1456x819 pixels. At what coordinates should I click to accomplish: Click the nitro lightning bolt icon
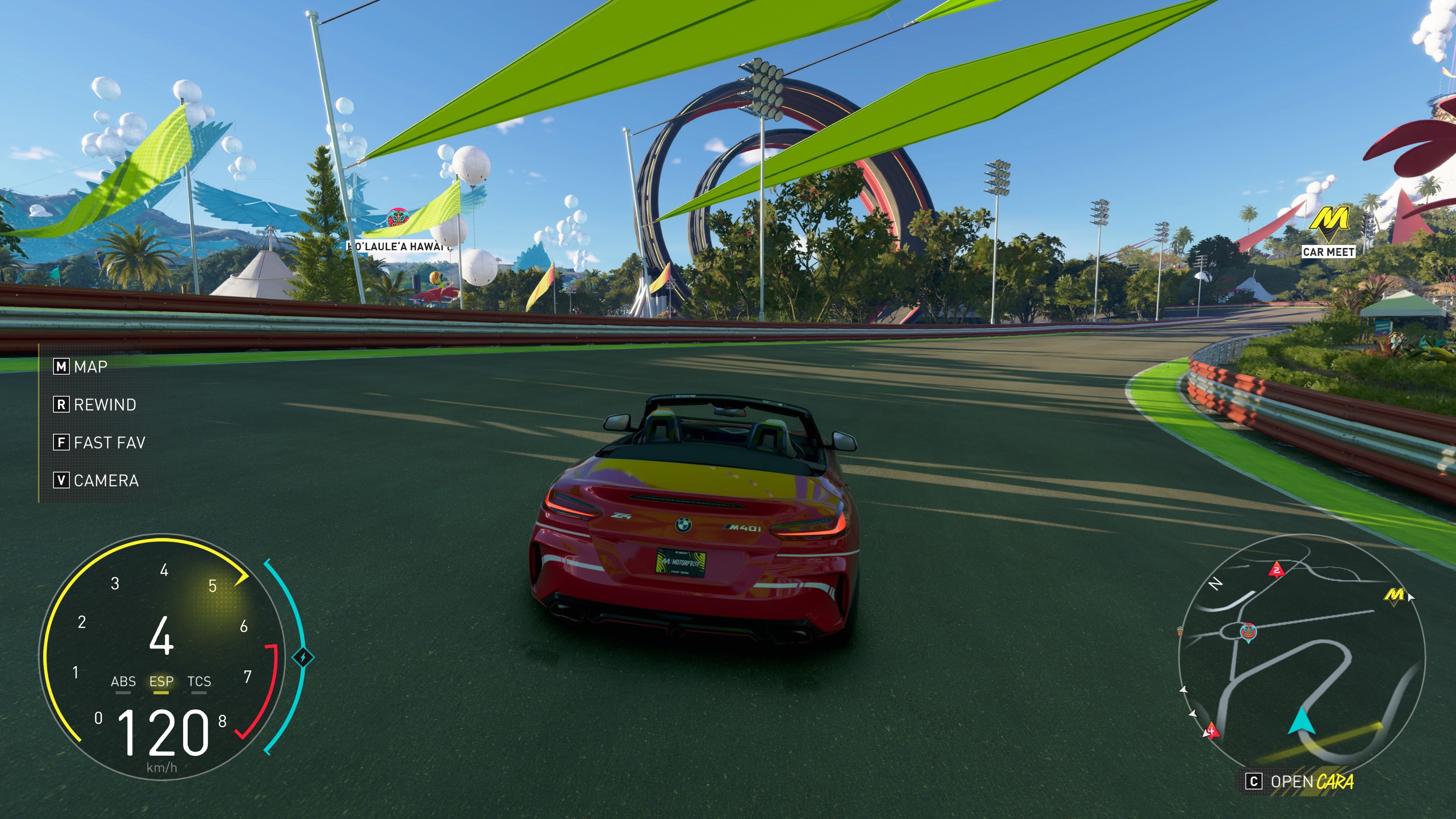click(x=303, y=657)
